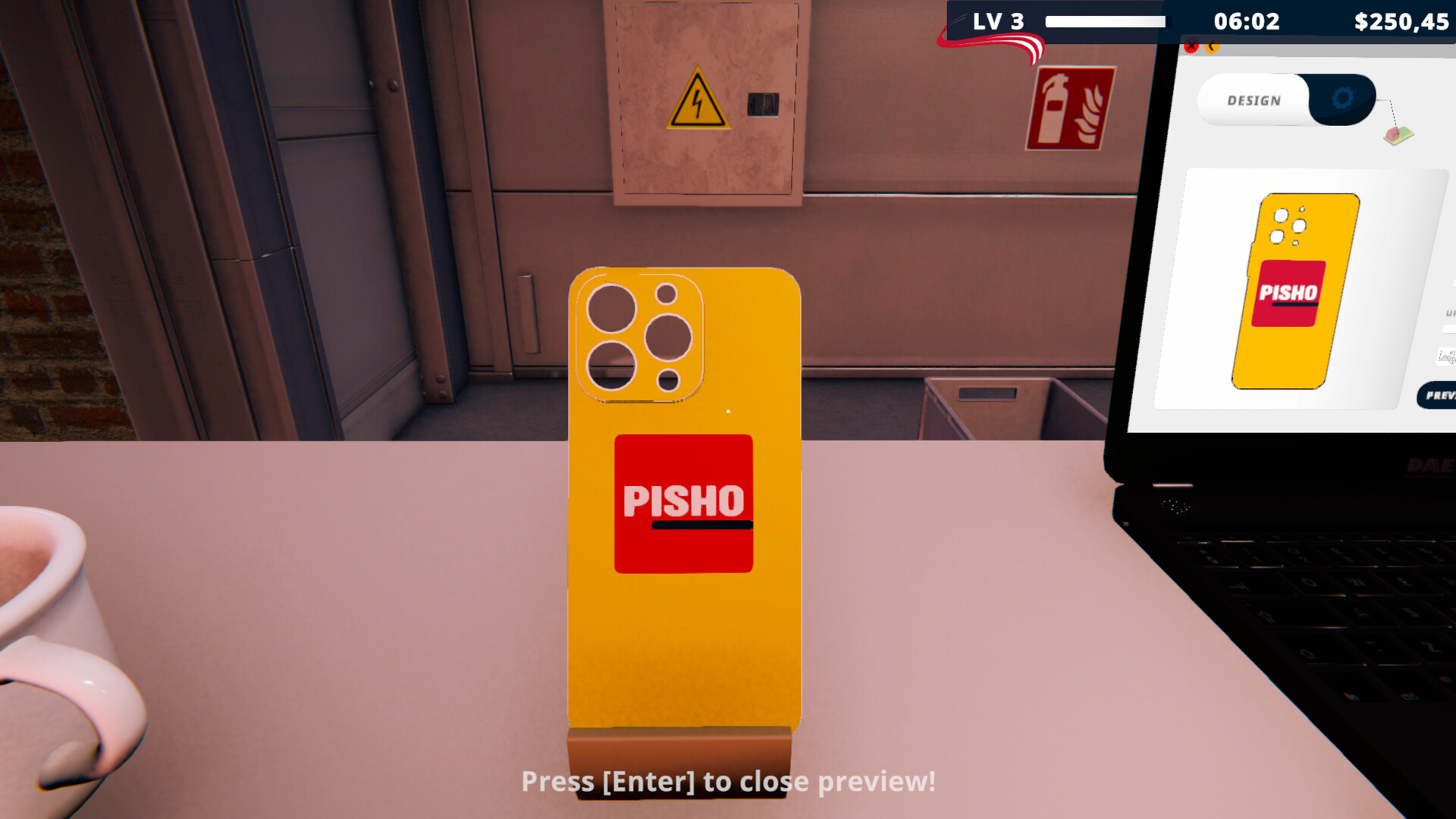Image resolution: width=1456 pixels, height=819 pixels.
Task: Click the LV 3 progress bar
Action: [1107, 22]
